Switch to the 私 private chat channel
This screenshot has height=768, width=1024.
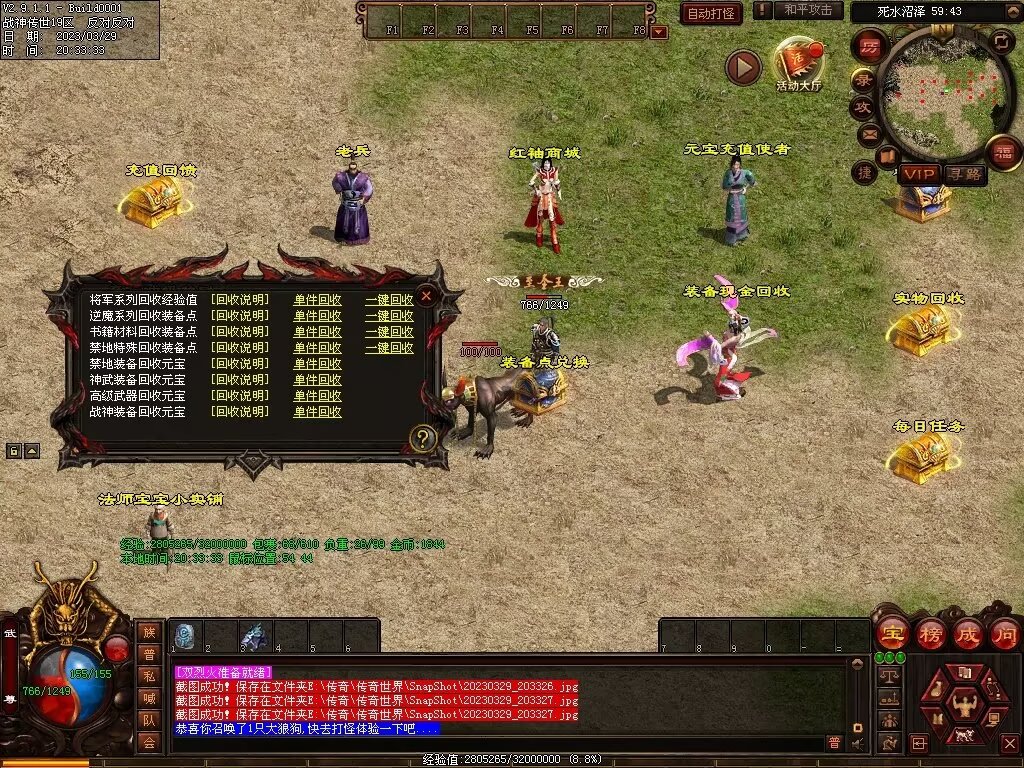[148, 675]
